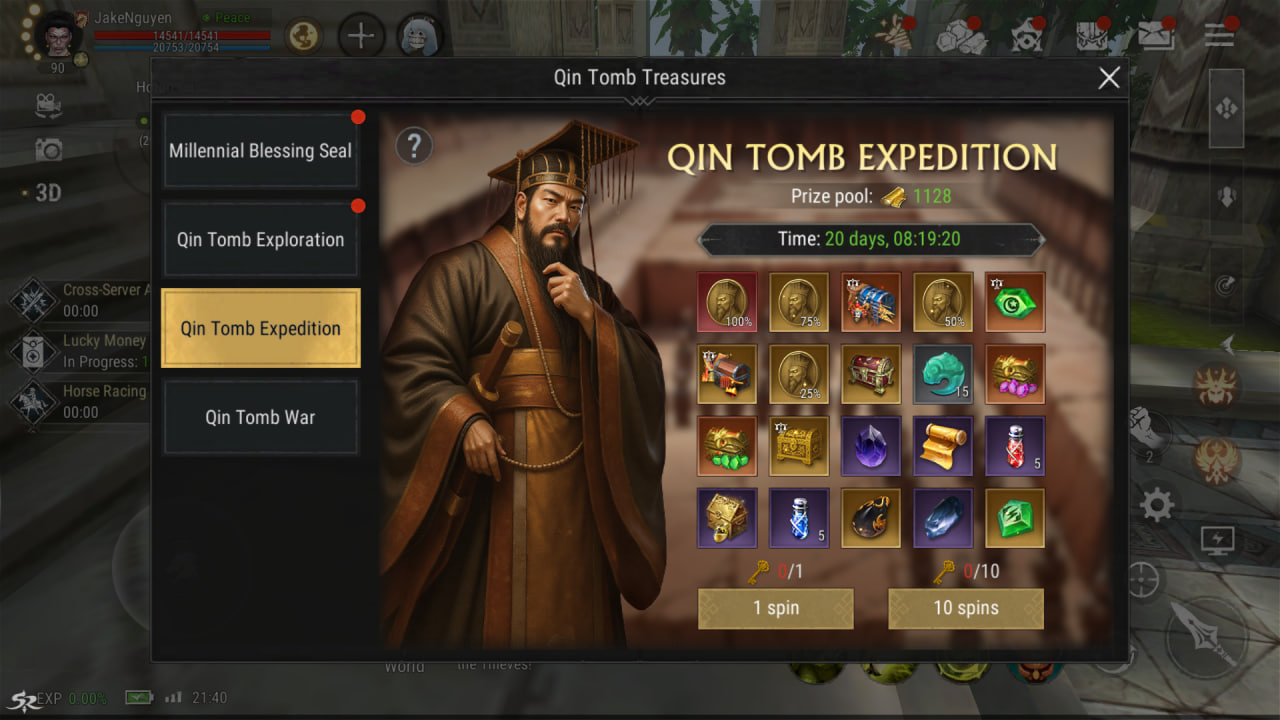Select the golden scroll prize

(x=943, y=446)
